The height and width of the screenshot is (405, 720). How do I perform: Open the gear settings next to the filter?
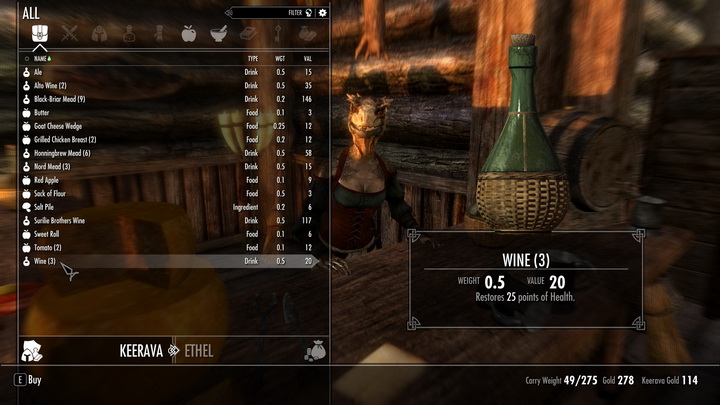(x=322, y=13)
